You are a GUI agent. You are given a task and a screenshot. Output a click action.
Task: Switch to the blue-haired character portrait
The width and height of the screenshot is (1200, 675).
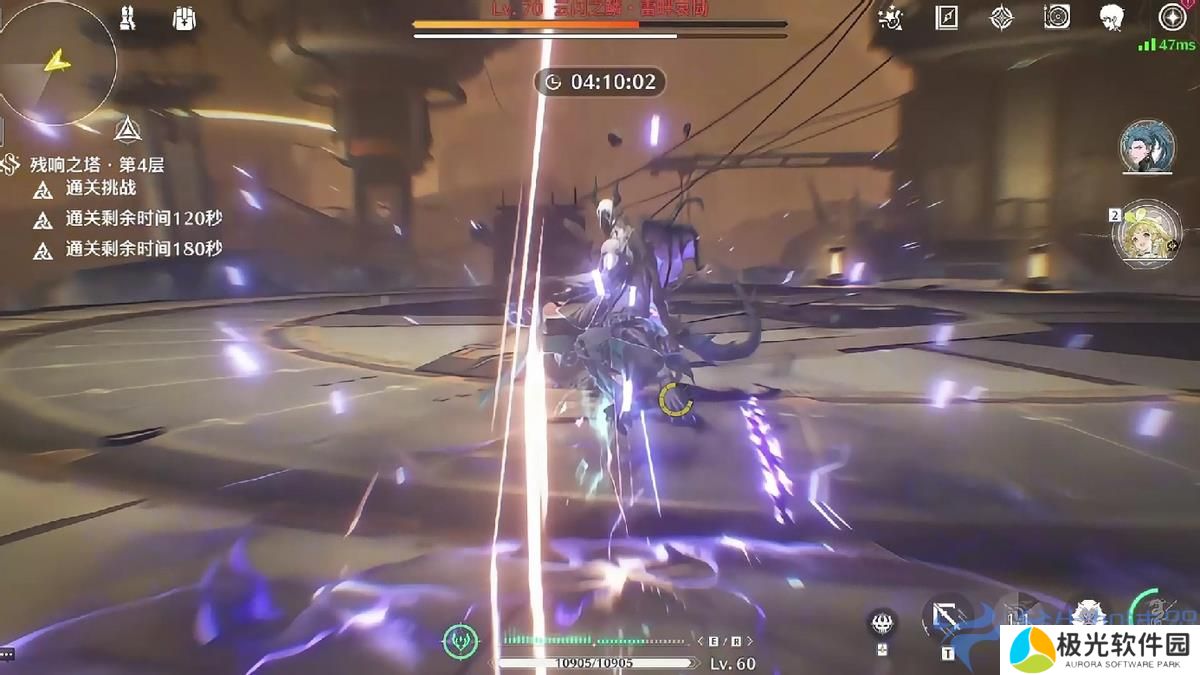[1147, 148]
